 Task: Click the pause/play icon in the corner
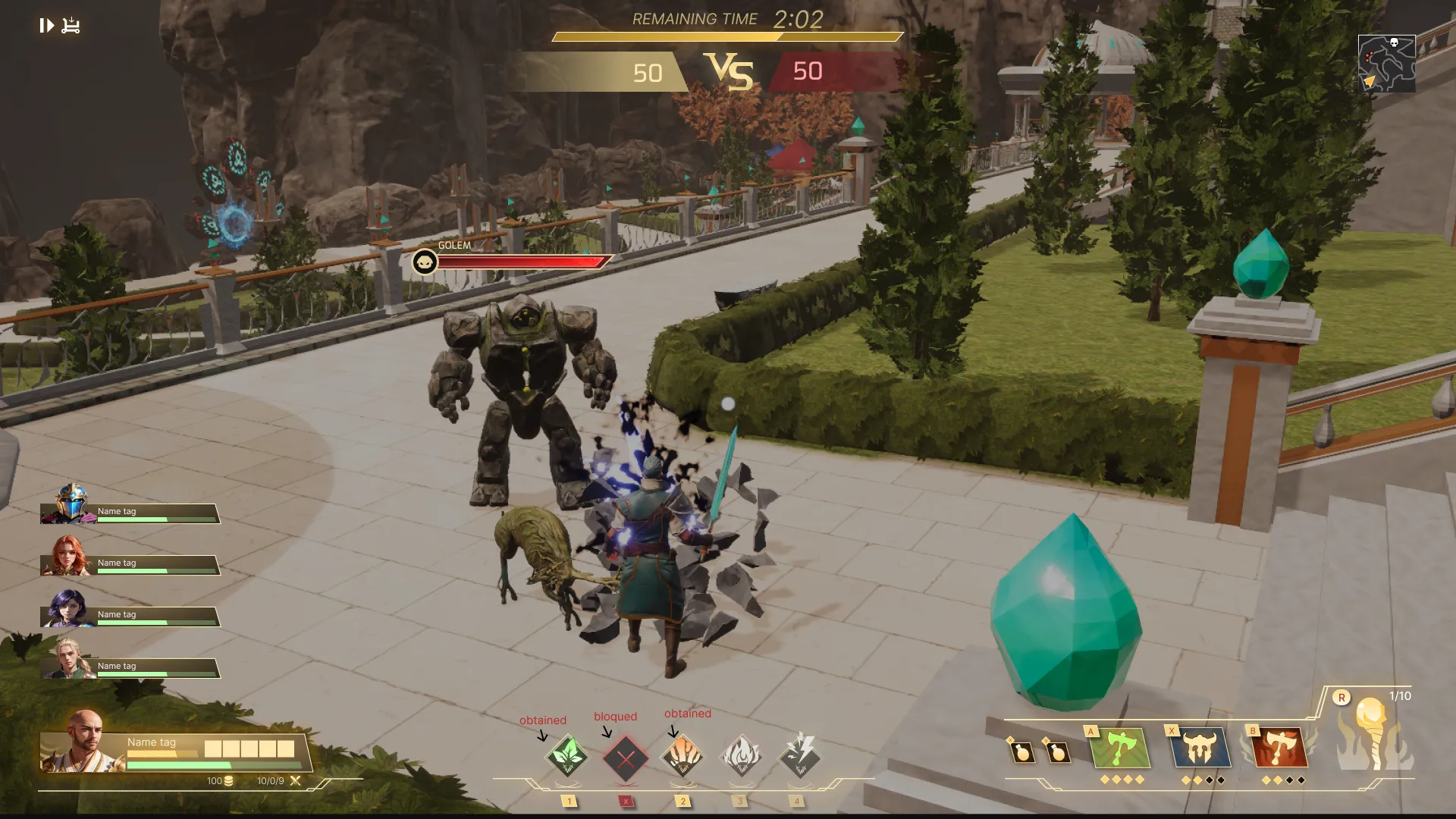tap(46, 26)
